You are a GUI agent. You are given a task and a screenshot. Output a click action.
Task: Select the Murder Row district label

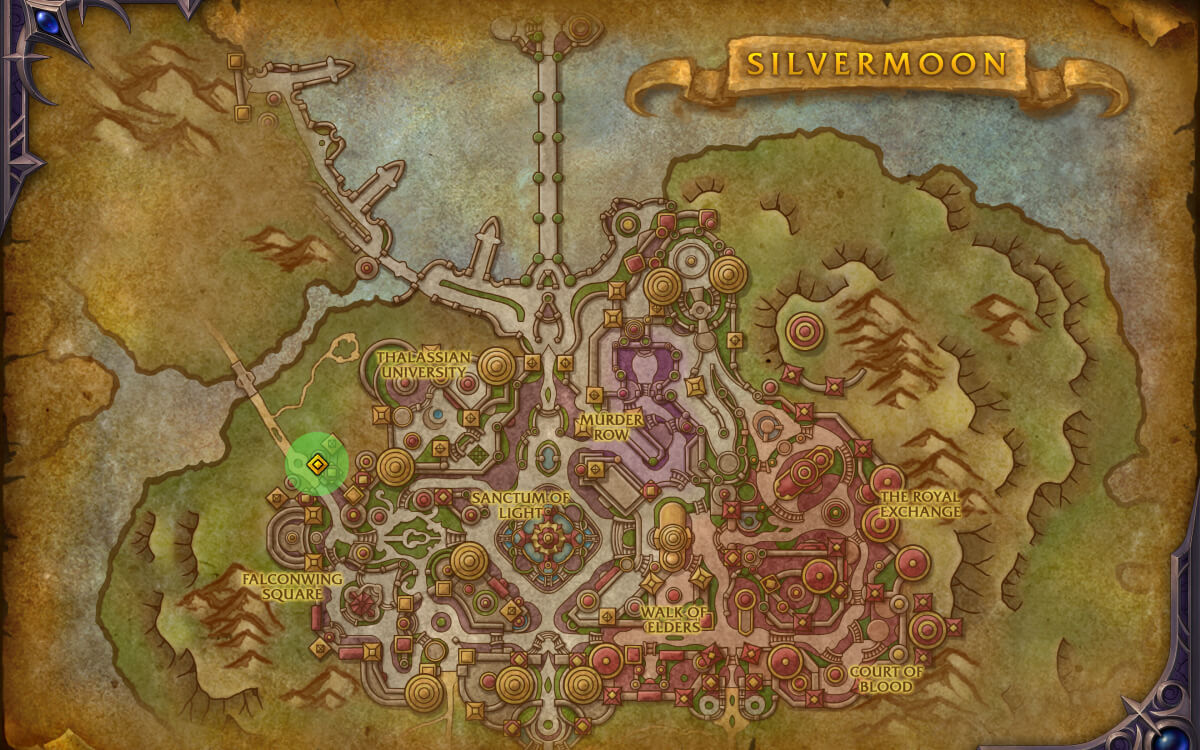point(610,426)
